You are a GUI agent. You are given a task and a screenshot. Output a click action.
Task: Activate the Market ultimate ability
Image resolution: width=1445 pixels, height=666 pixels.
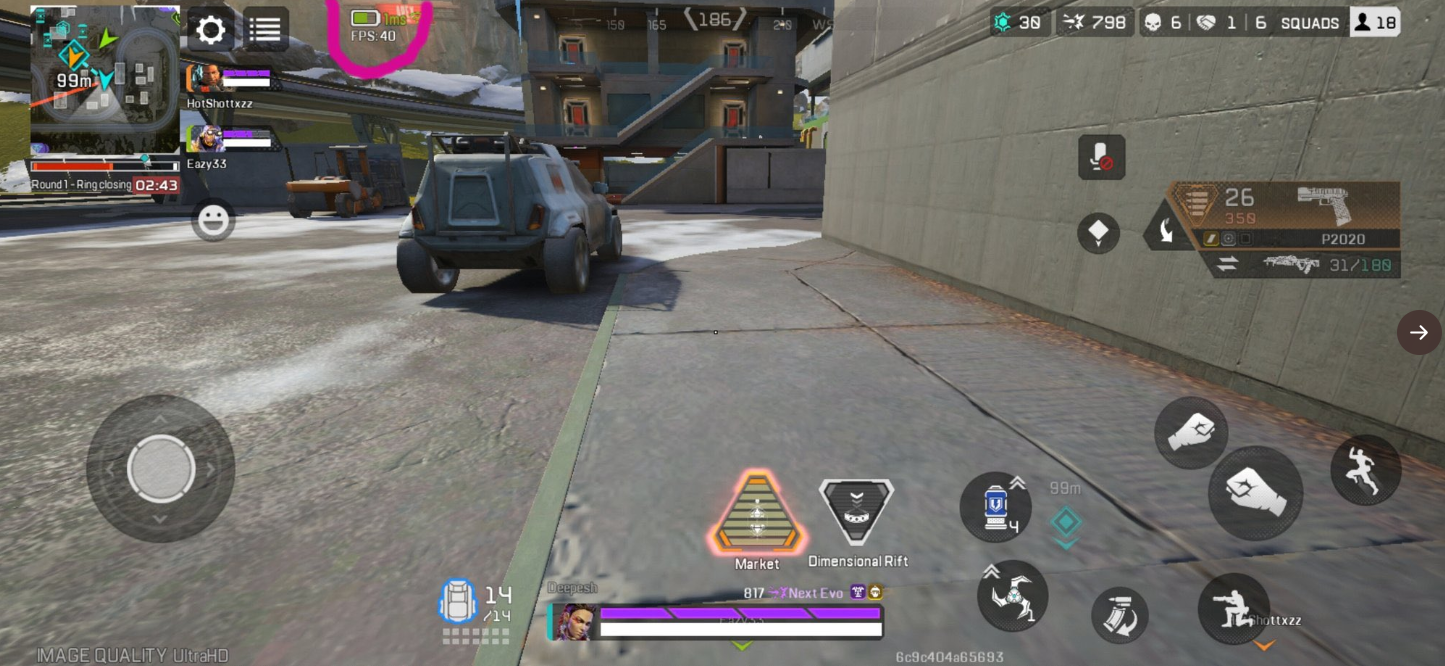point(757,515)
